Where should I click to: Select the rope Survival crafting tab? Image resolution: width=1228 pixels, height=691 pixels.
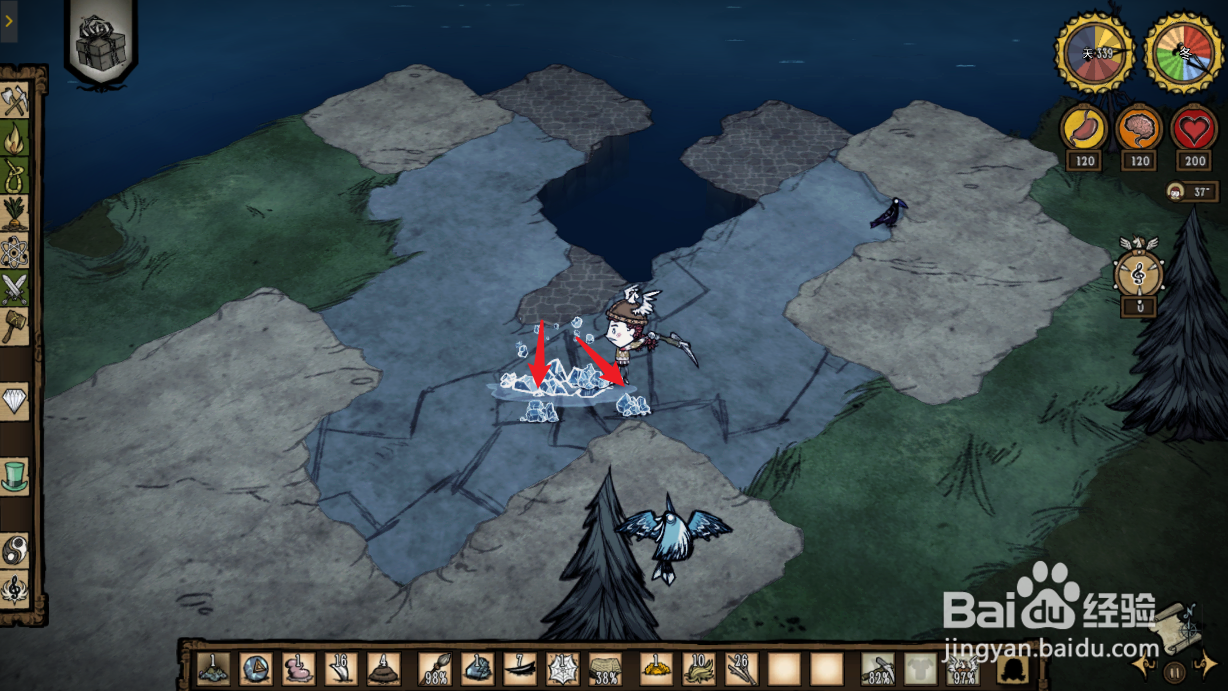click(15, 177)
